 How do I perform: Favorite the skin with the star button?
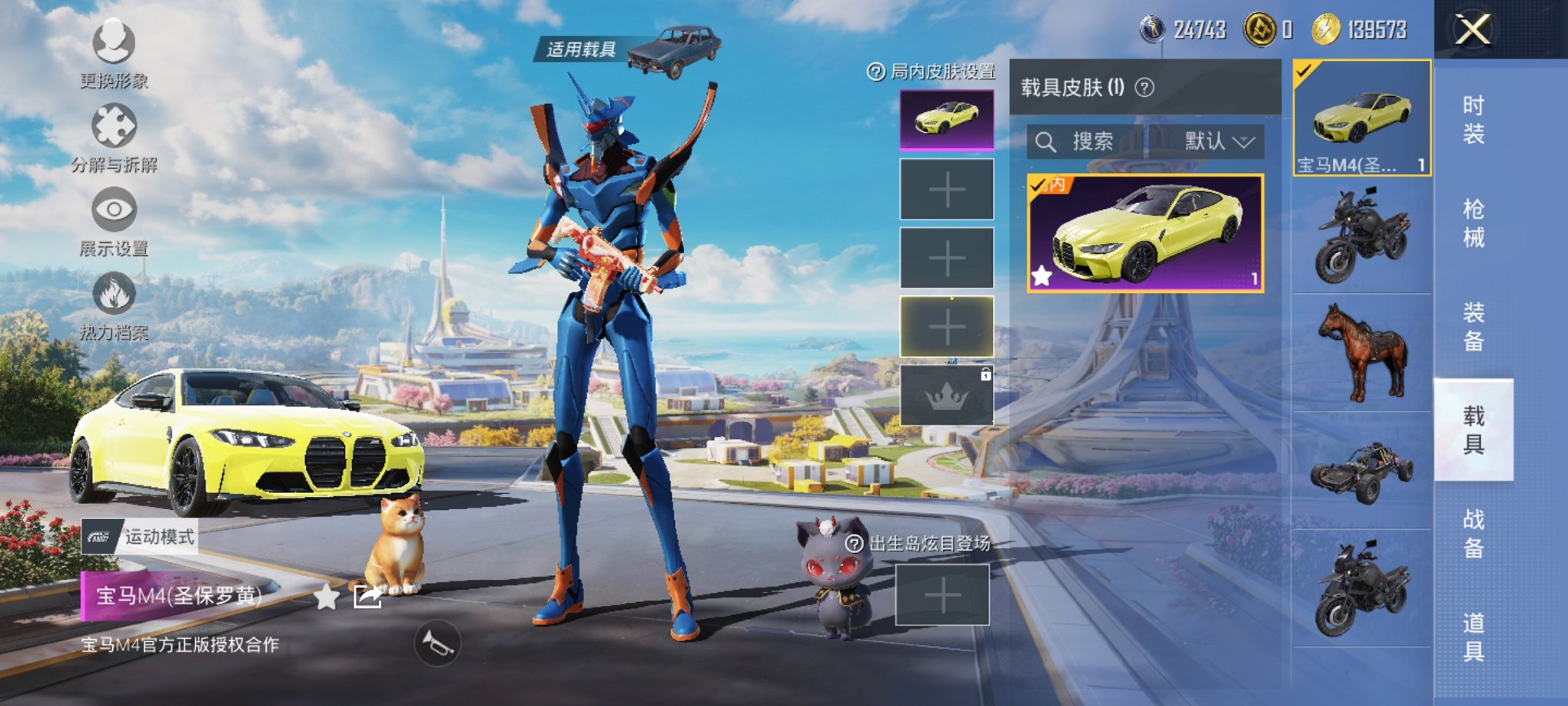(x=327, y=597)
